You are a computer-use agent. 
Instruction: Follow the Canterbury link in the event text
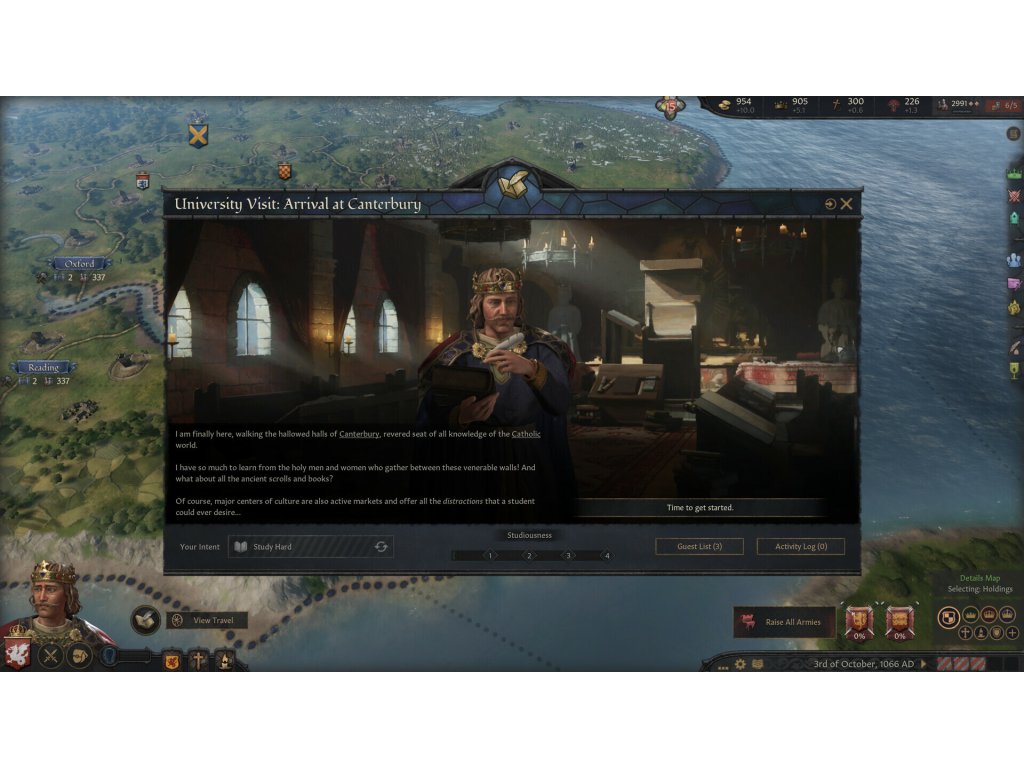359,434
